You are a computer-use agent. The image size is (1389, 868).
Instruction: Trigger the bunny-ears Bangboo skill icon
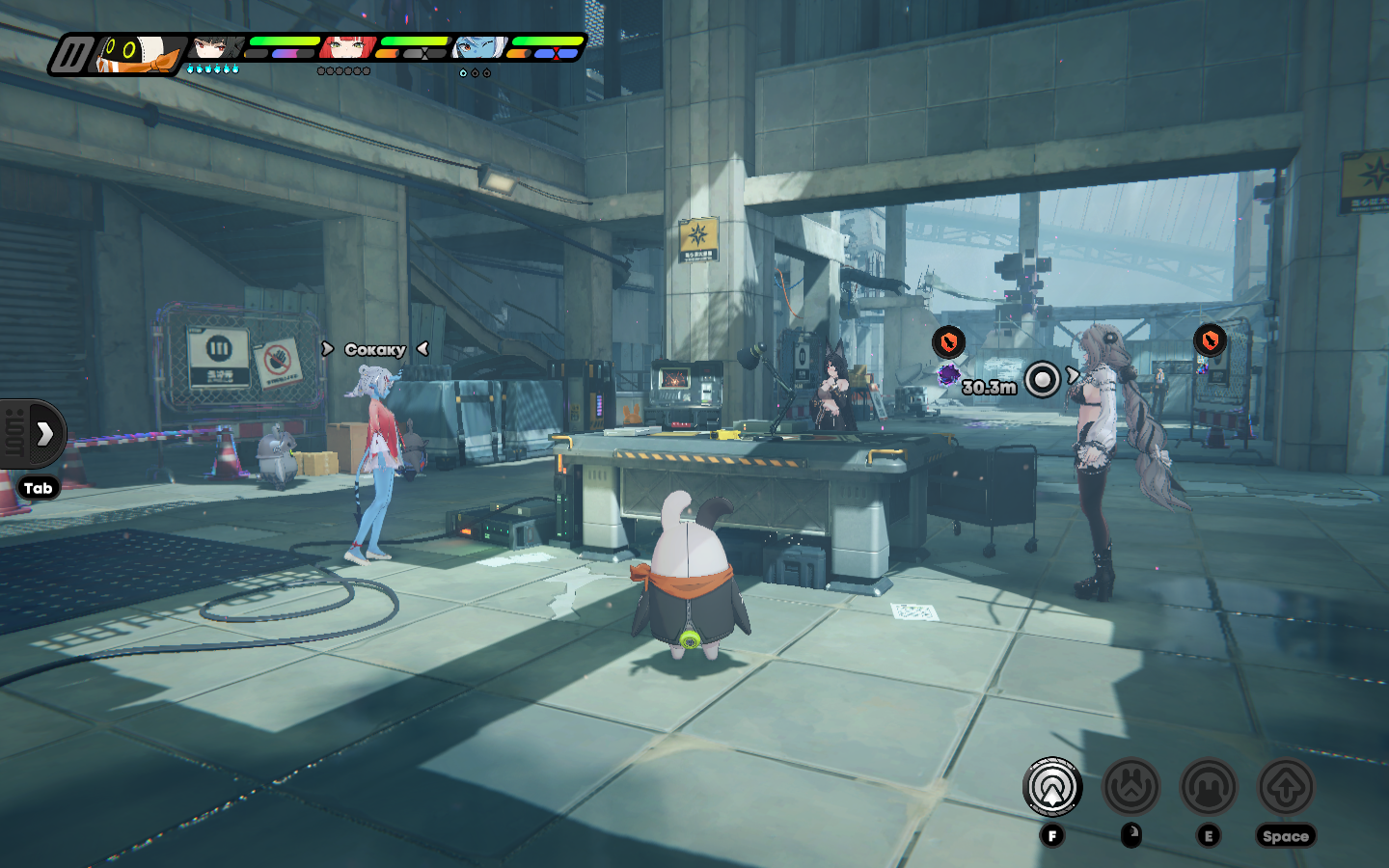(1209, 787)
